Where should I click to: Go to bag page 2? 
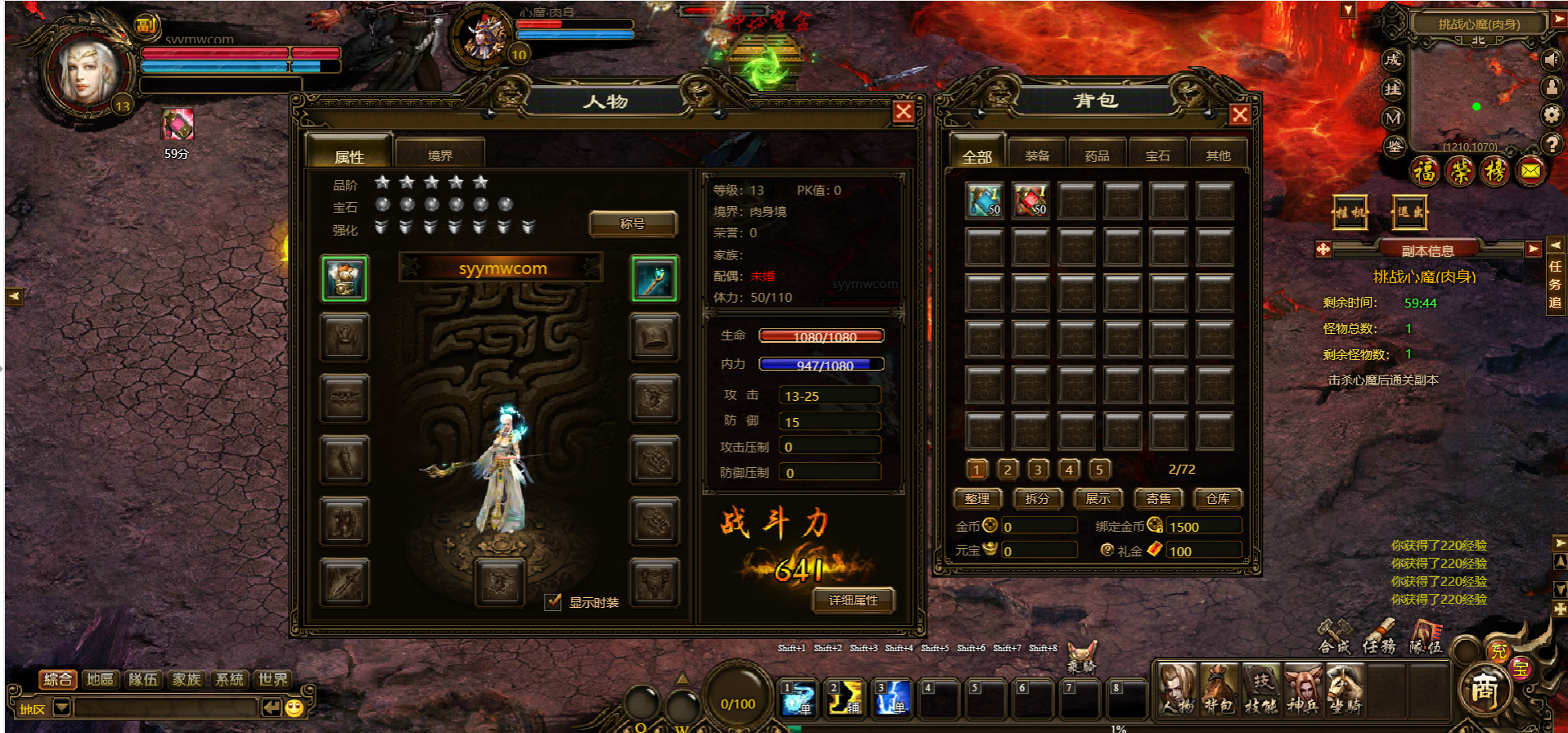(1008, 469)
